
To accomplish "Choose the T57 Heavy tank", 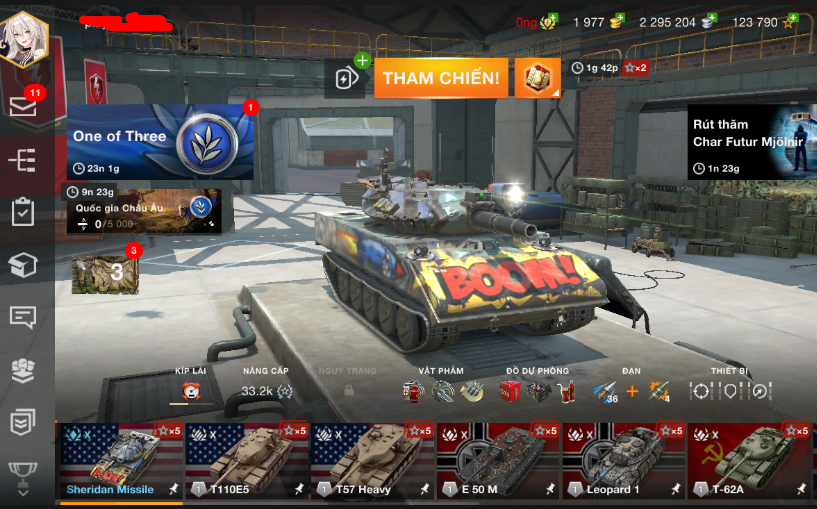I will (x=372, y=462).
